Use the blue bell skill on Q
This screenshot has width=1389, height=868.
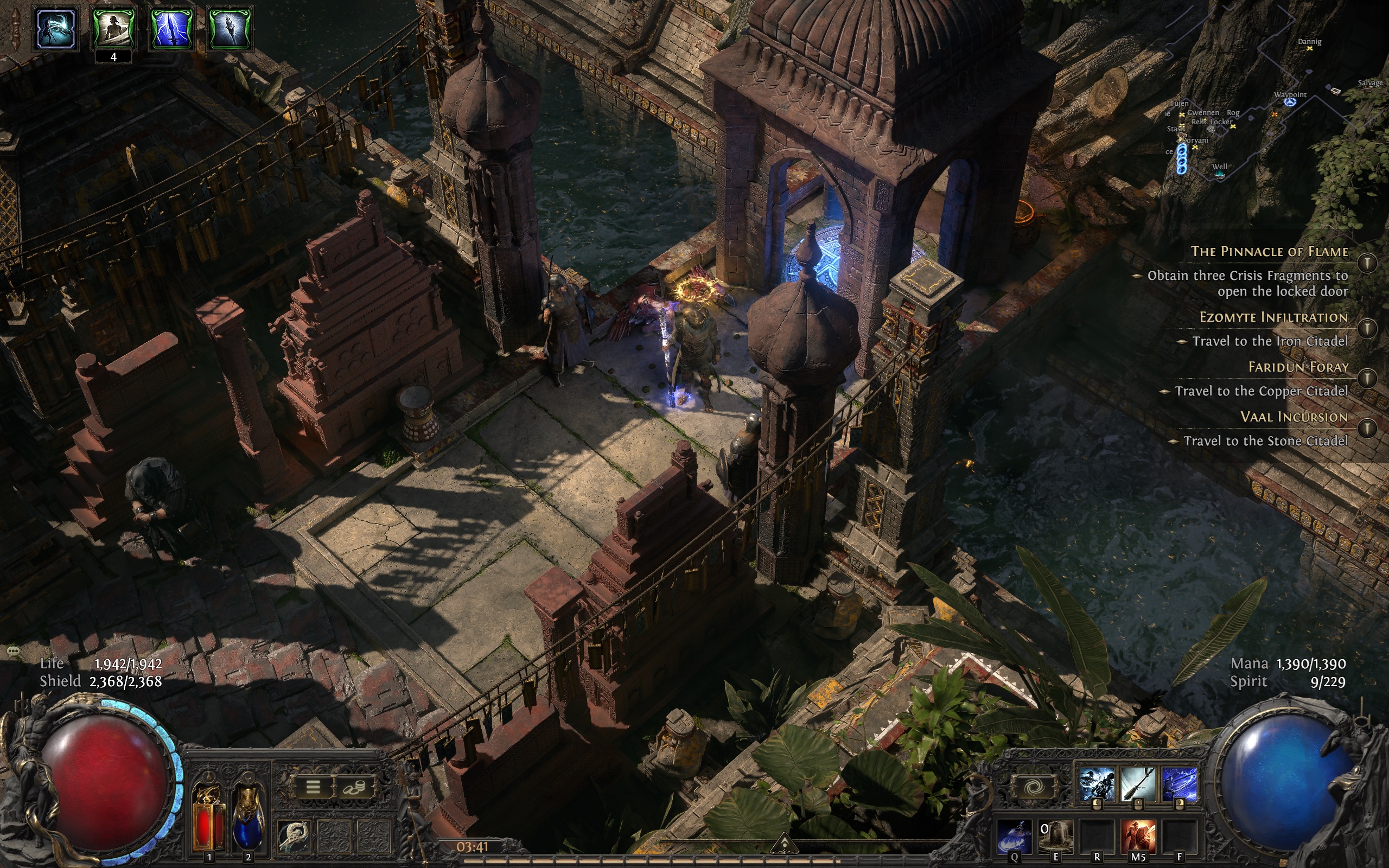(x=1014, y=837)
